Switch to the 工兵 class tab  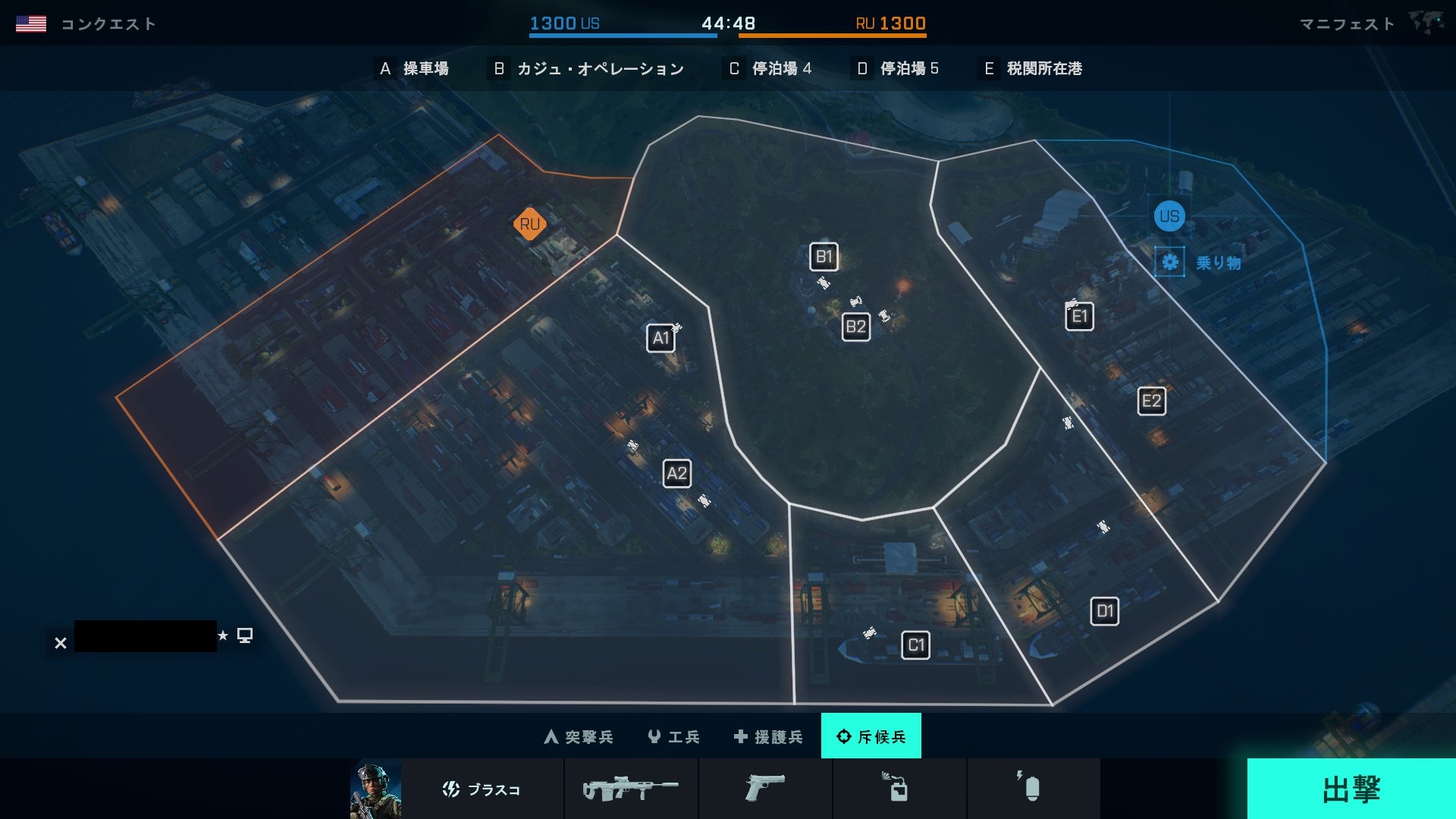(x=673, y=736)
